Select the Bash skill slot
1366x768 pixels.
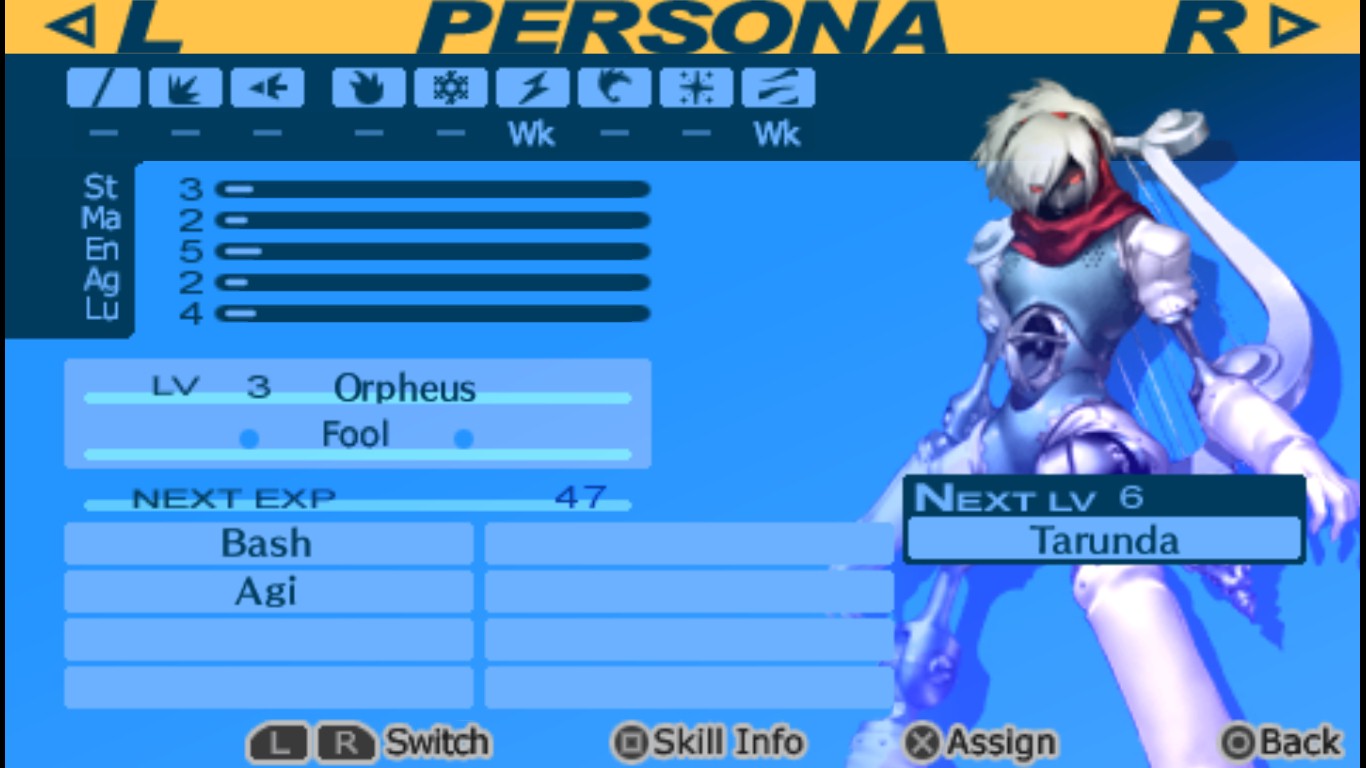(267, 543)
